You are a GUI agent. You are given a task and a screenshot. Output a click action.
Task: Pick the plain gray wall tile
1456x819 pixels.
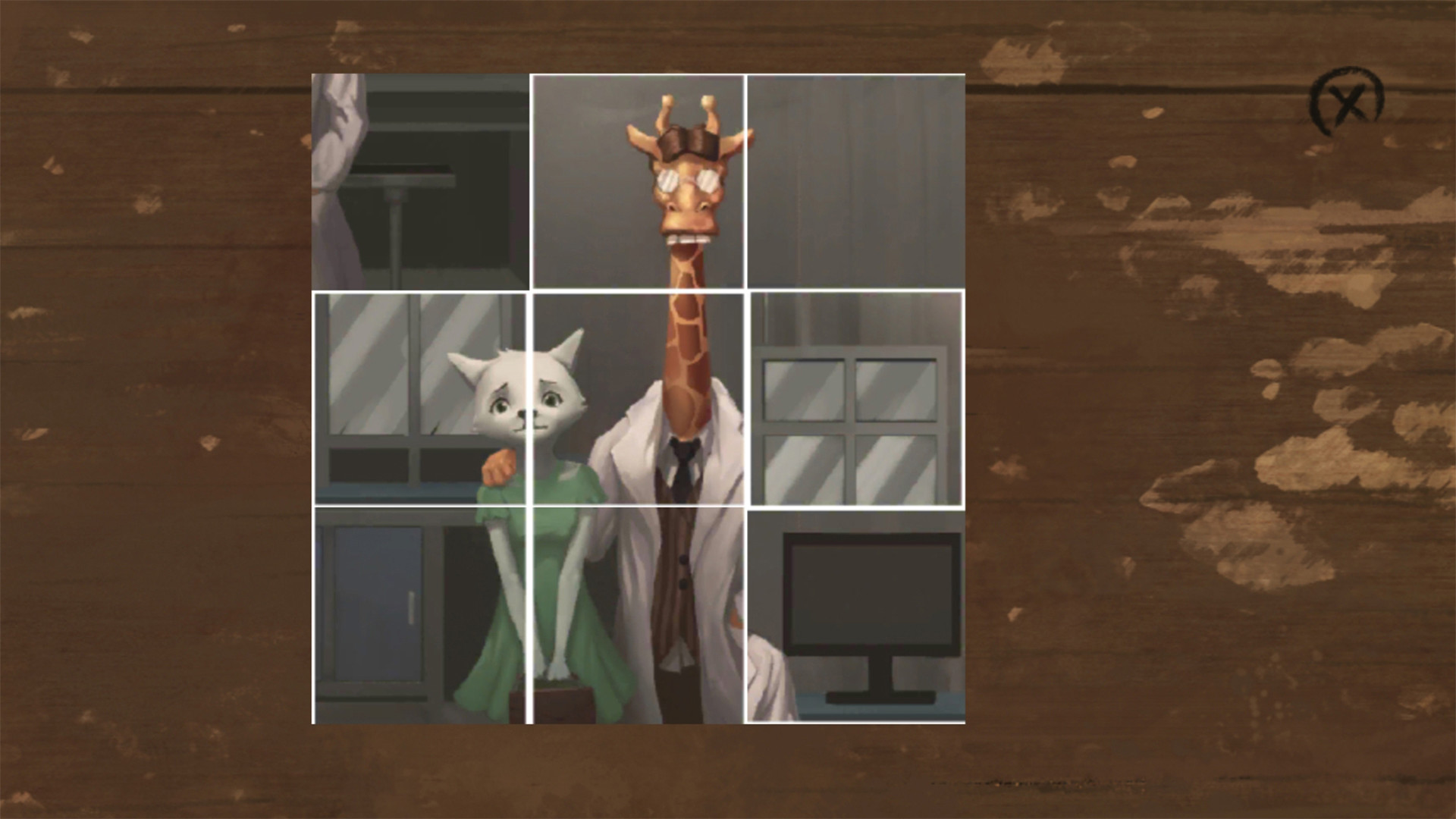856,182
